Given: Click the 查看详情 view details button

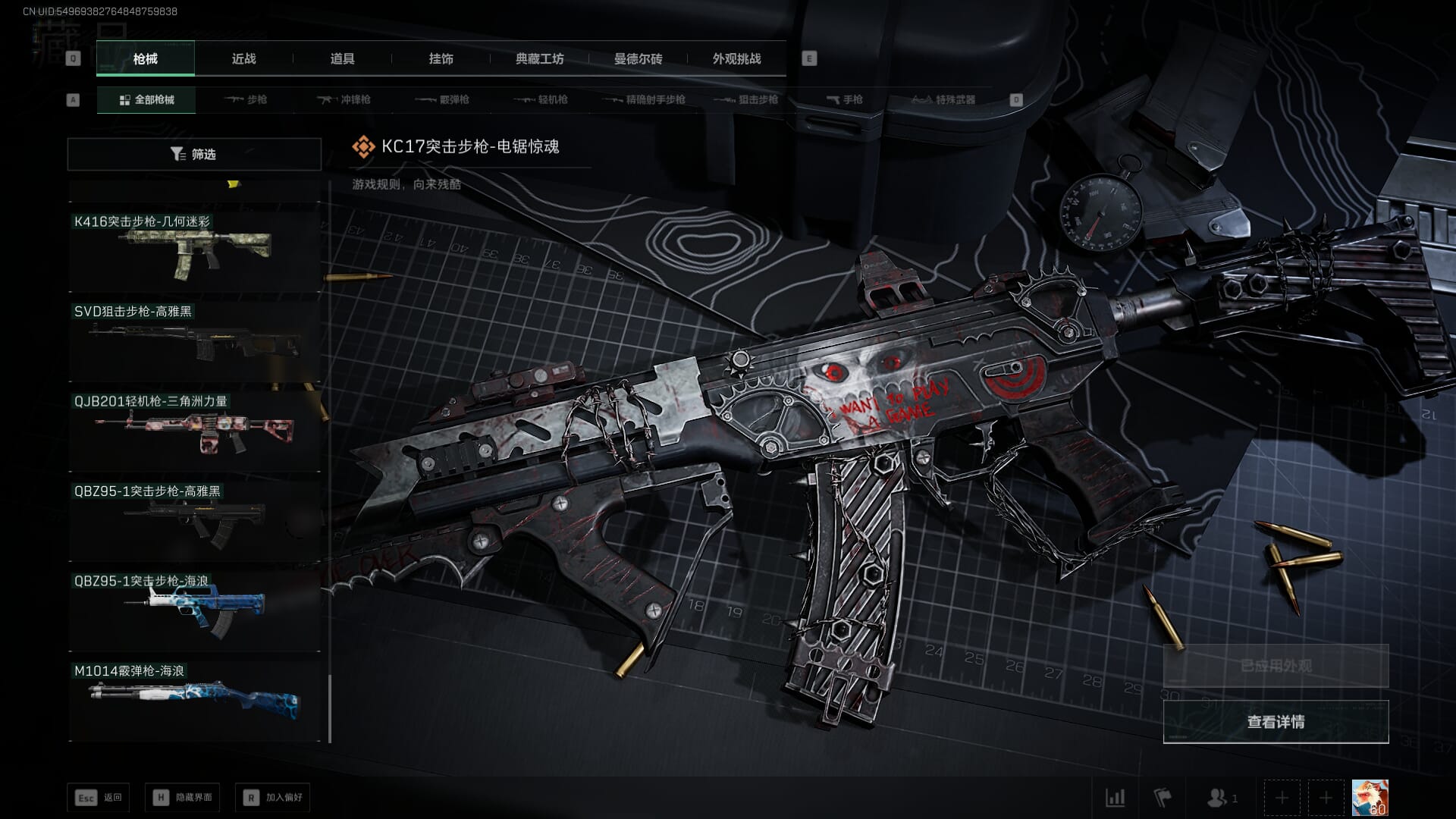Looking at the screenshot, I should (1276, 721).
